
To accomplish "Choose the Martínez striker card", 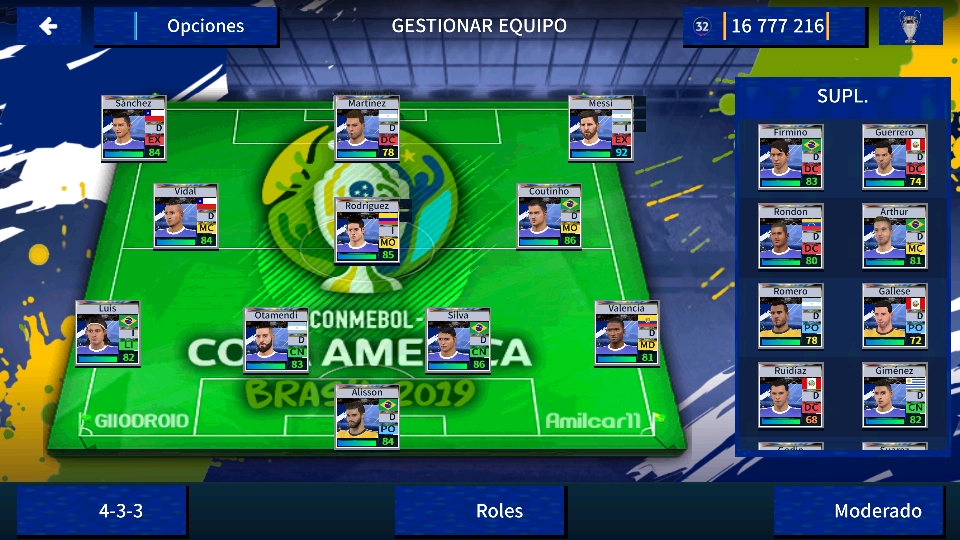I will pos(367,129).
